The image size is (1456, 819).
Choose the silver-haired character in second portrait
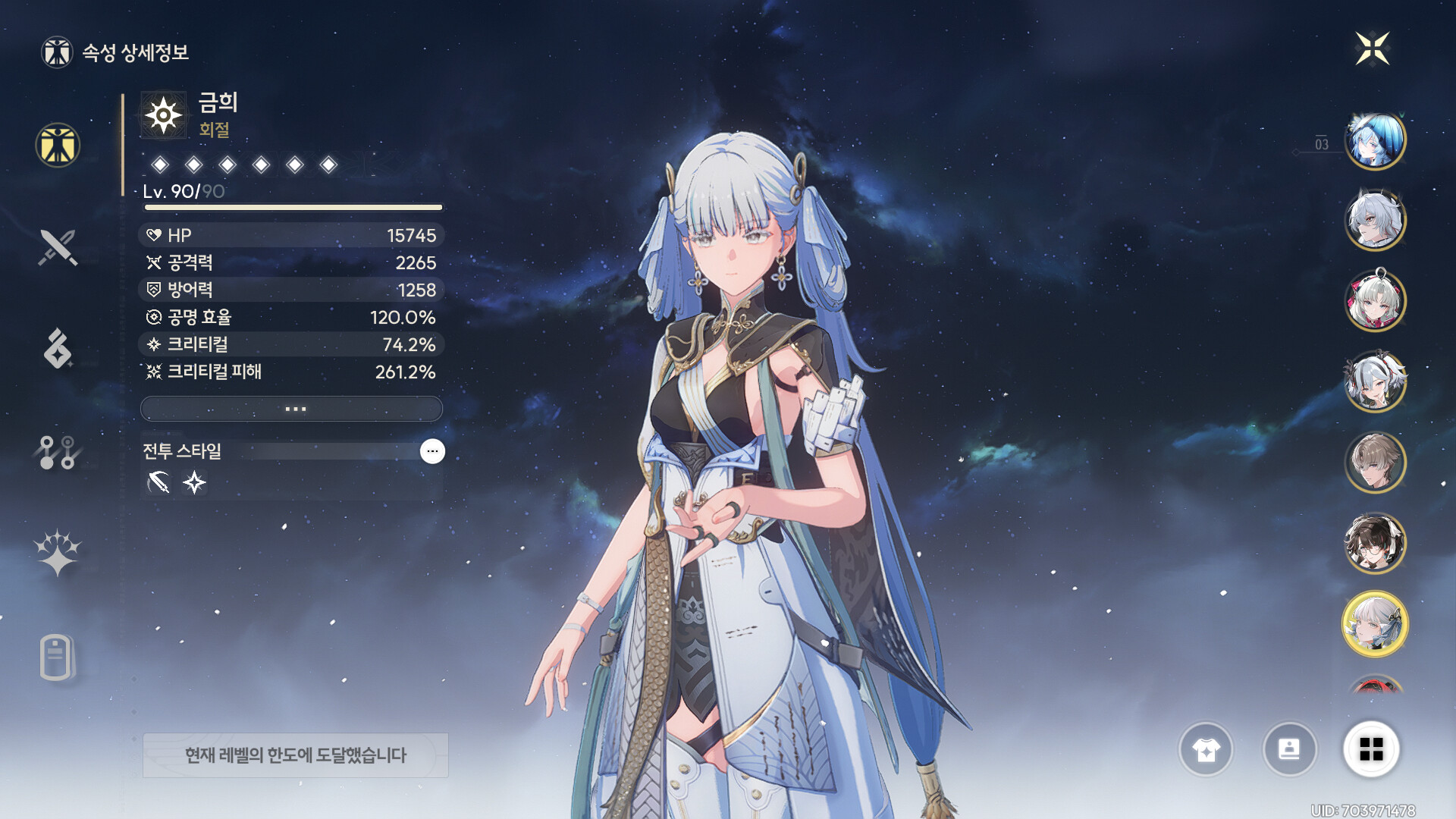(1375, 221)
